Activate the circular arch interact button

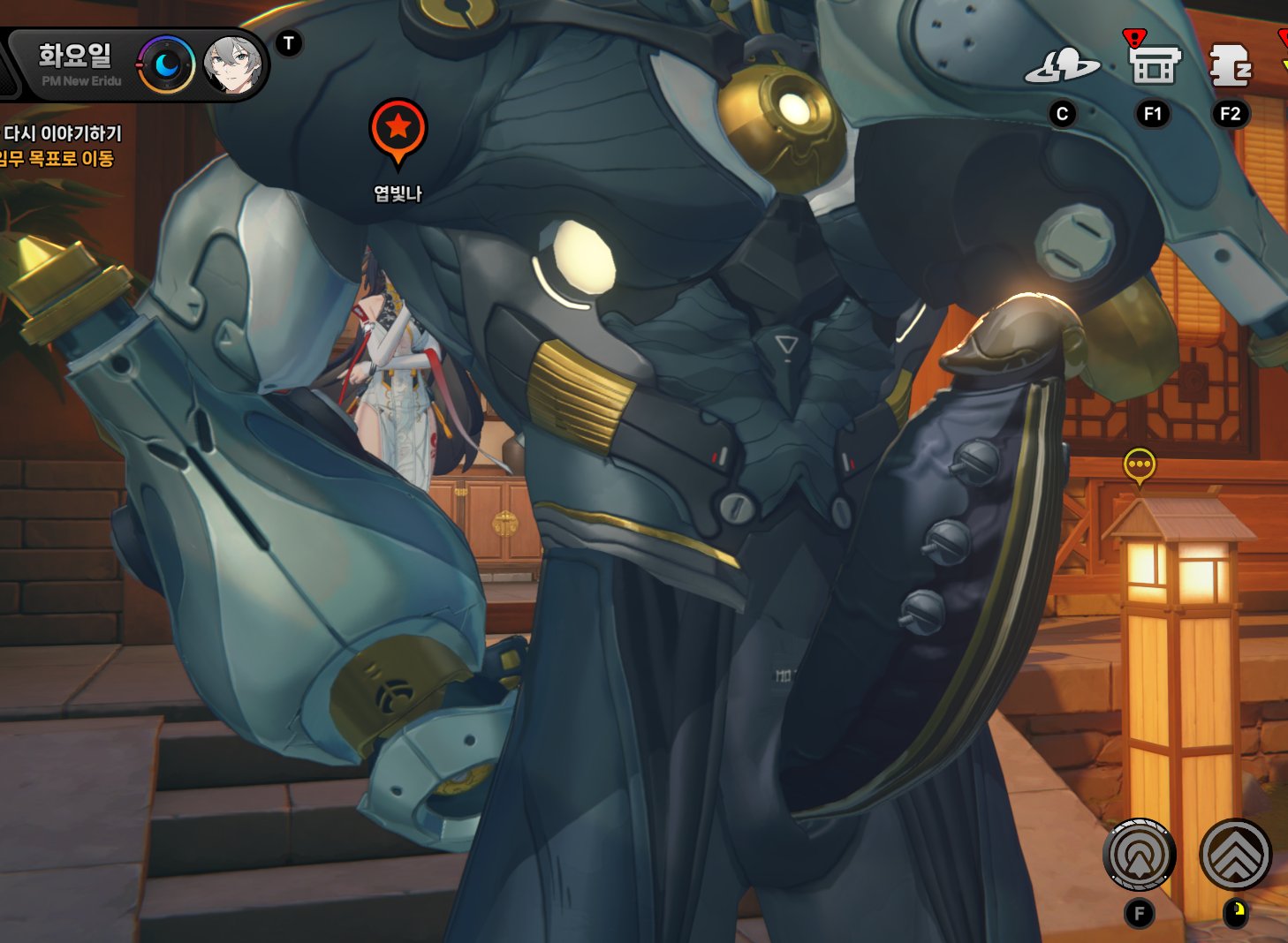[1139, 855]
